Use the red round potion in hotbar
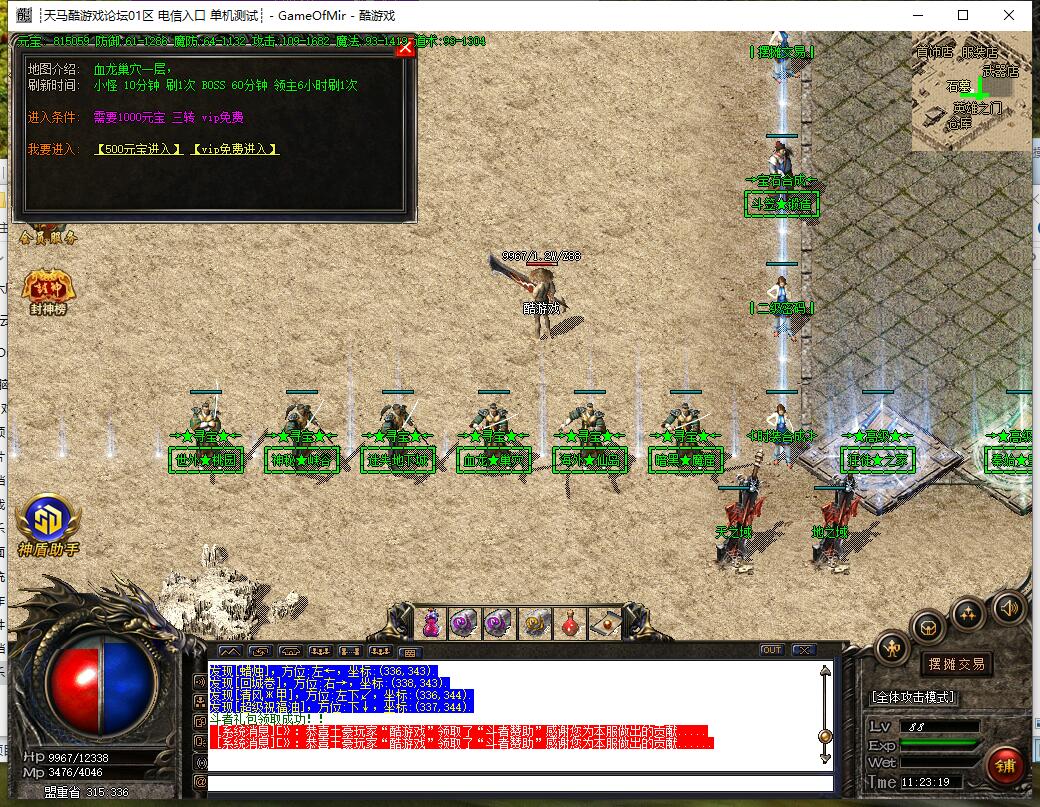Image resolution: width=1040 pixels, height=807 pixels. (x=568, y=623)
